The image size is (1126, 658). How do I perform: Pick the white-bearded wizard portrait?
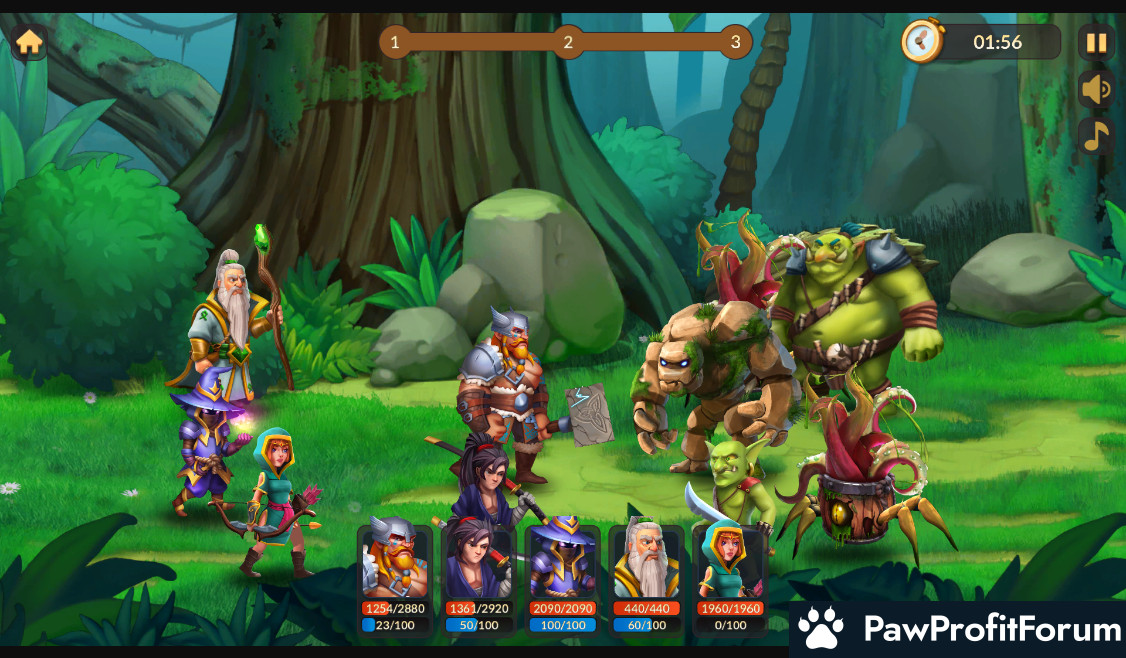646,560
